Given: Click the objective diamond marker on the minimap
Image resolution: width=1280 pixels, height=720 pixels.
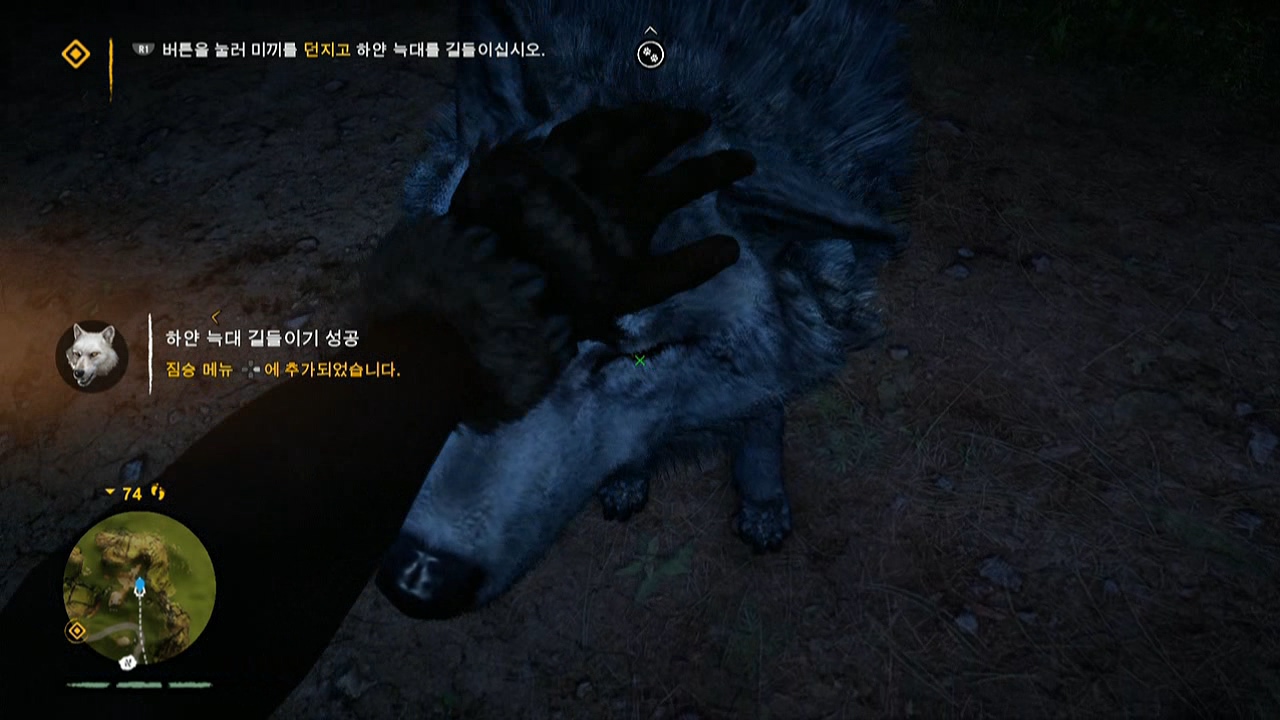Looking at the screenshot, I should pyautogui.click(x=76, y=632).
